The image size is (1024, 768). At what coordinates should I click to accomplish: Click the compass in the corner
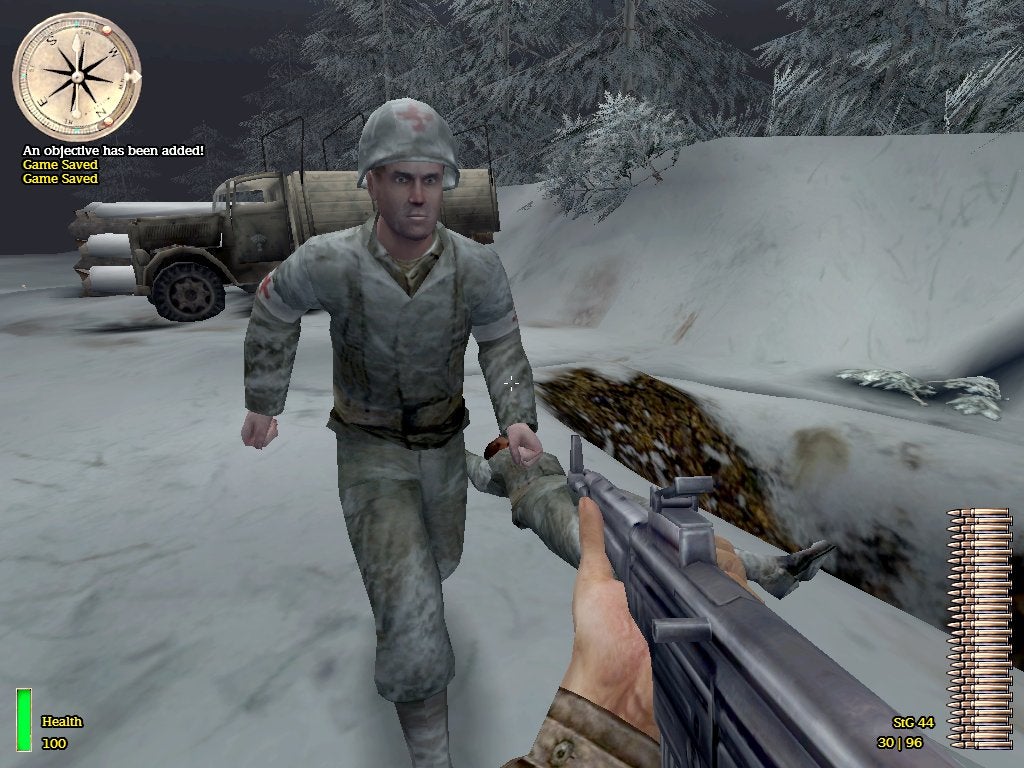pos(77,75)
